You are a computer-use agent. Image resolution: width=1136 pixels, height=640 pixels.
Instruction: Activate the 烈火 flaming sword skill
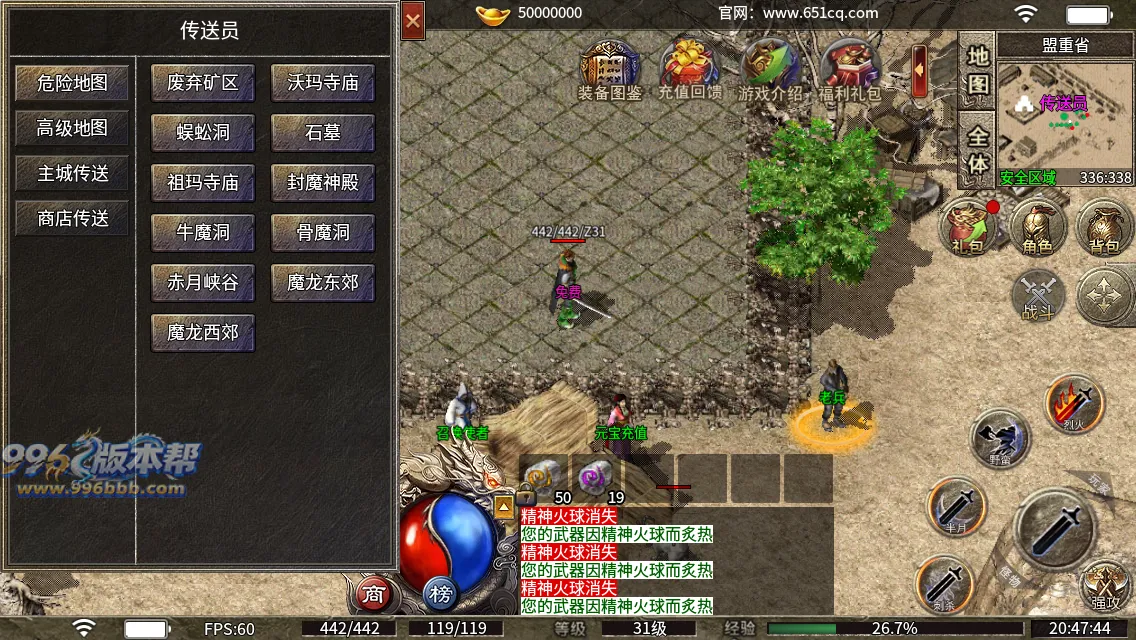pos(1074,403)
